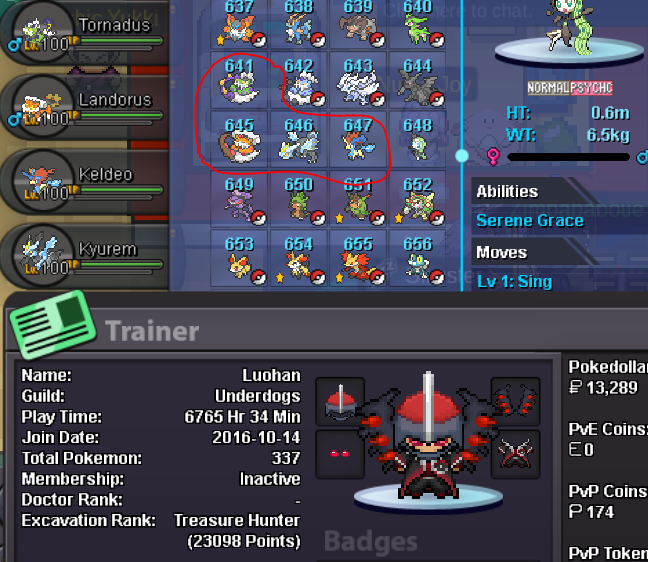This screenshot has width=648, height=562.
Task: Select Pokedex entry 647
Action: coord(358,141)
